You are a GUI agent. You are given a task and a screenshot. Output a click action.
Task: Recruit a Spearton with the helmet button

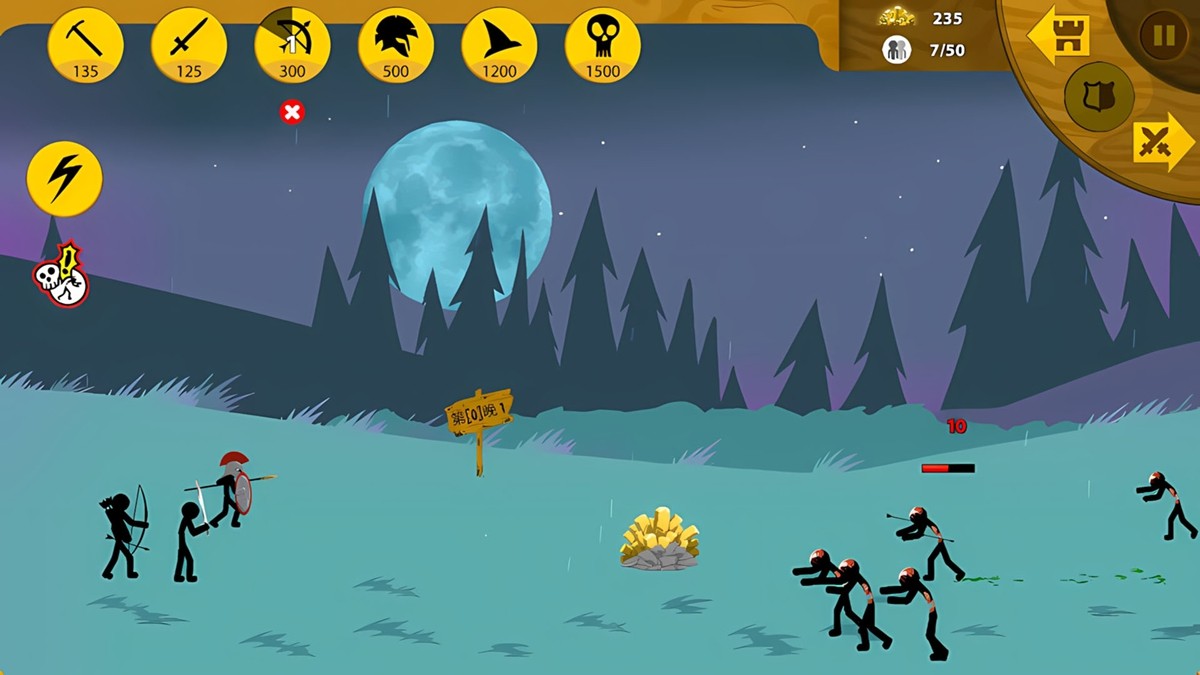396,45
